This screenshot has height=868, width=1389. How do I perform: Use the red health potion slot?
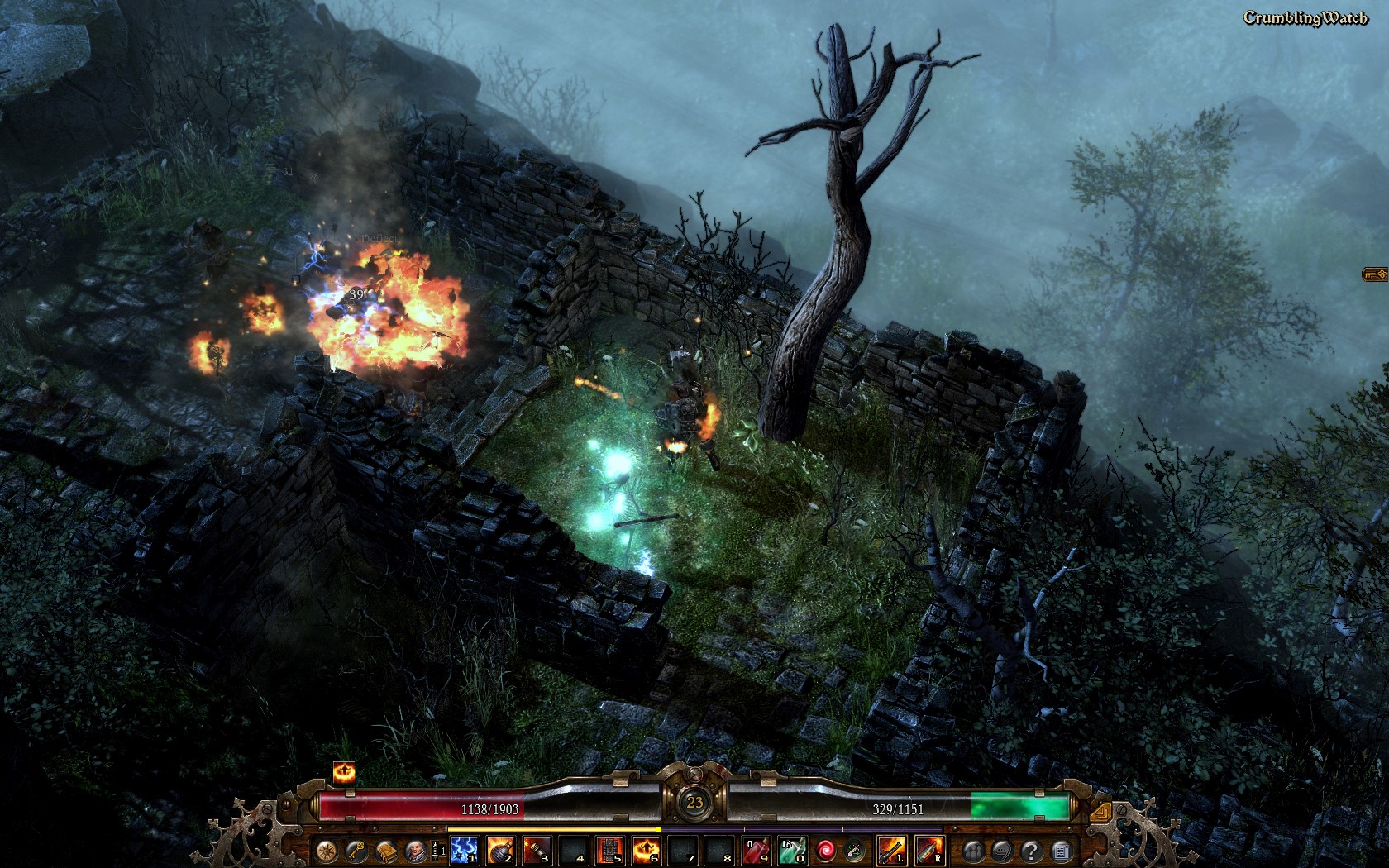click(757, 850)
